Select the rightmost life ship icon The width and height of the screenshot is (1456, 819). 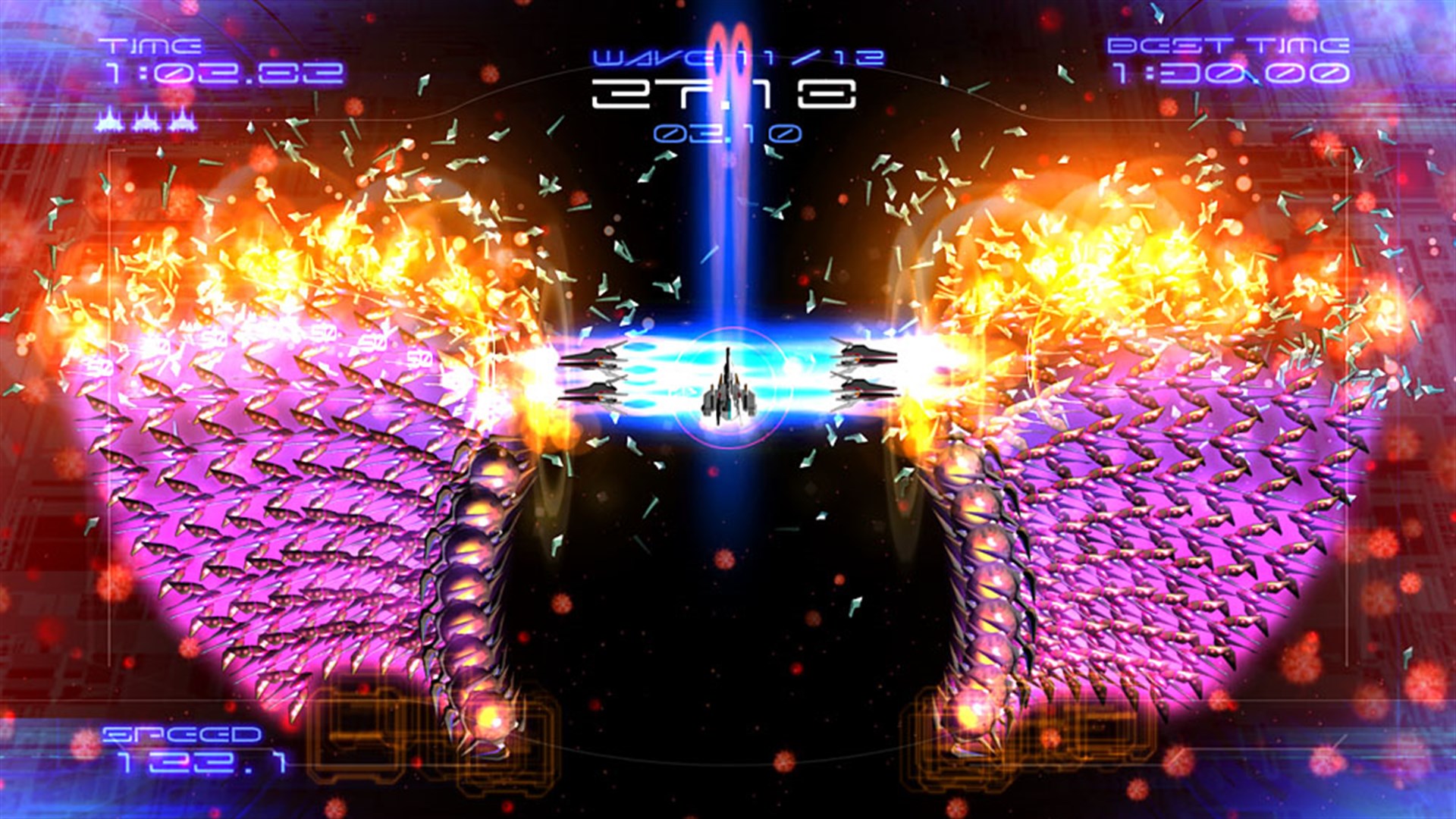[182, 121]
